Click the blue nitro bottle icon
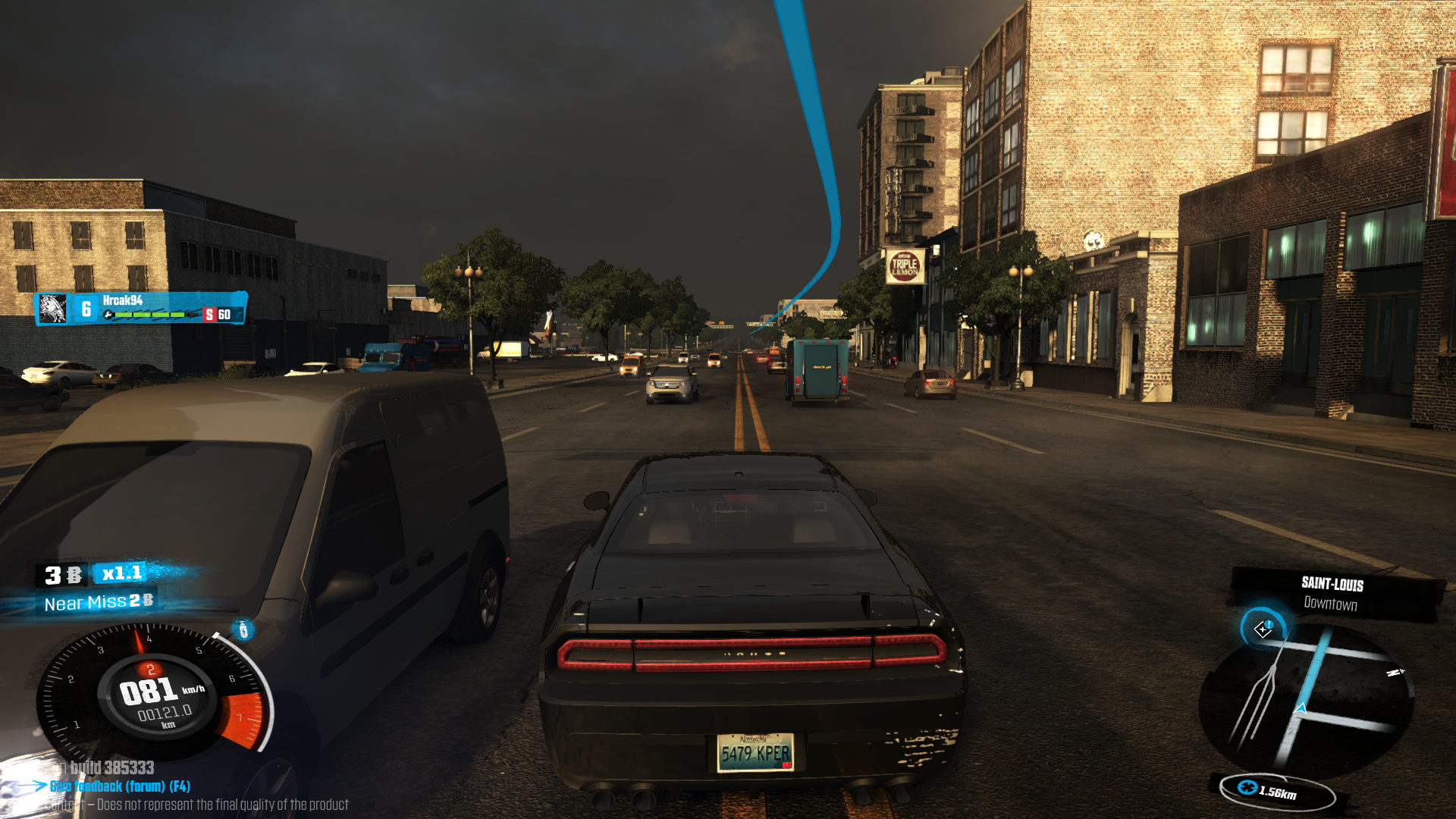Viewport: 1456px width, 819px height. pyautogui.click(x=243, y=629)
